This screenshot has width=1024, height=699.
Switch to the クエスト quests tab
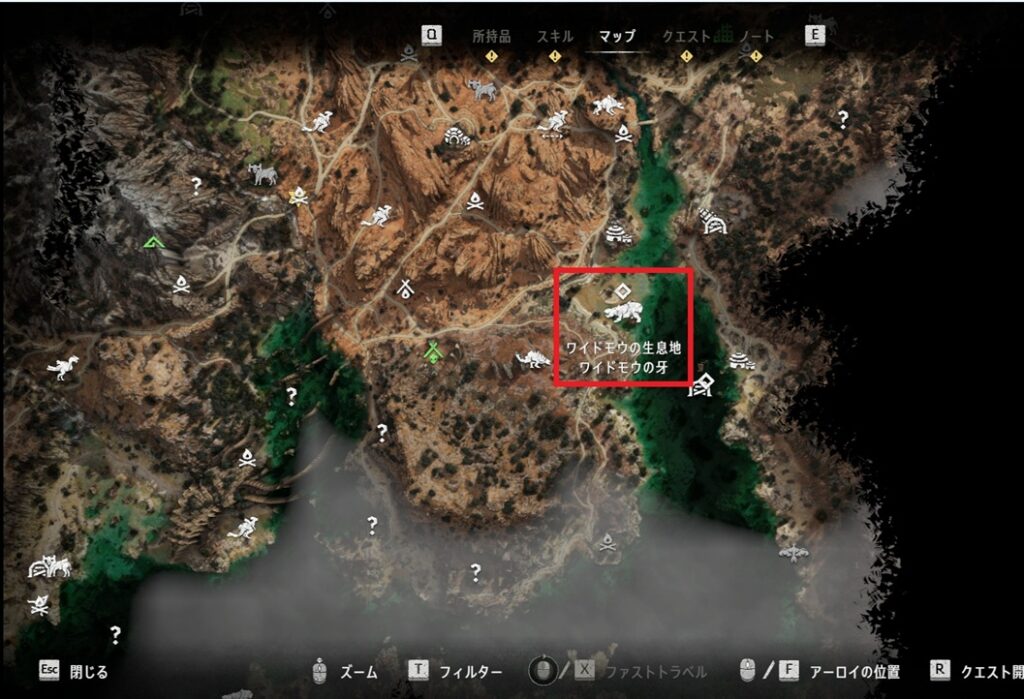coord(686,36)
